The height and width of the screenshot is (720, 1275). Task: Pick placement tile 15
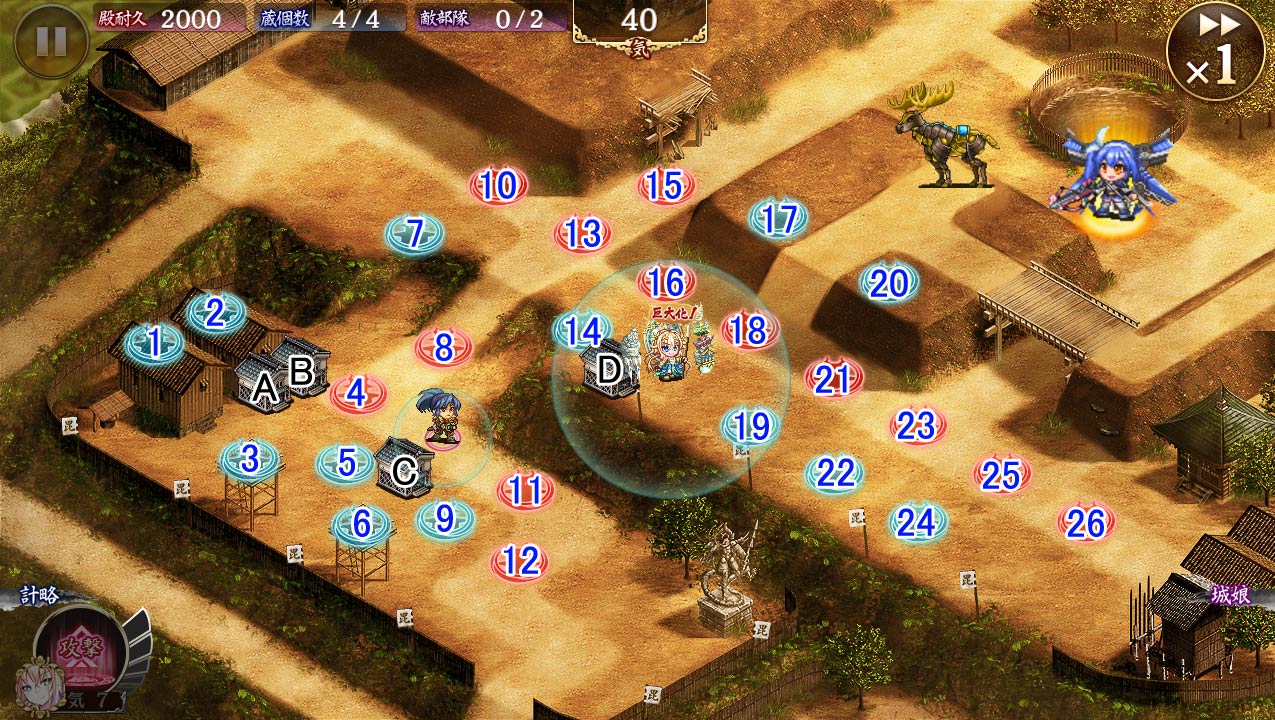tap(665, 186)
